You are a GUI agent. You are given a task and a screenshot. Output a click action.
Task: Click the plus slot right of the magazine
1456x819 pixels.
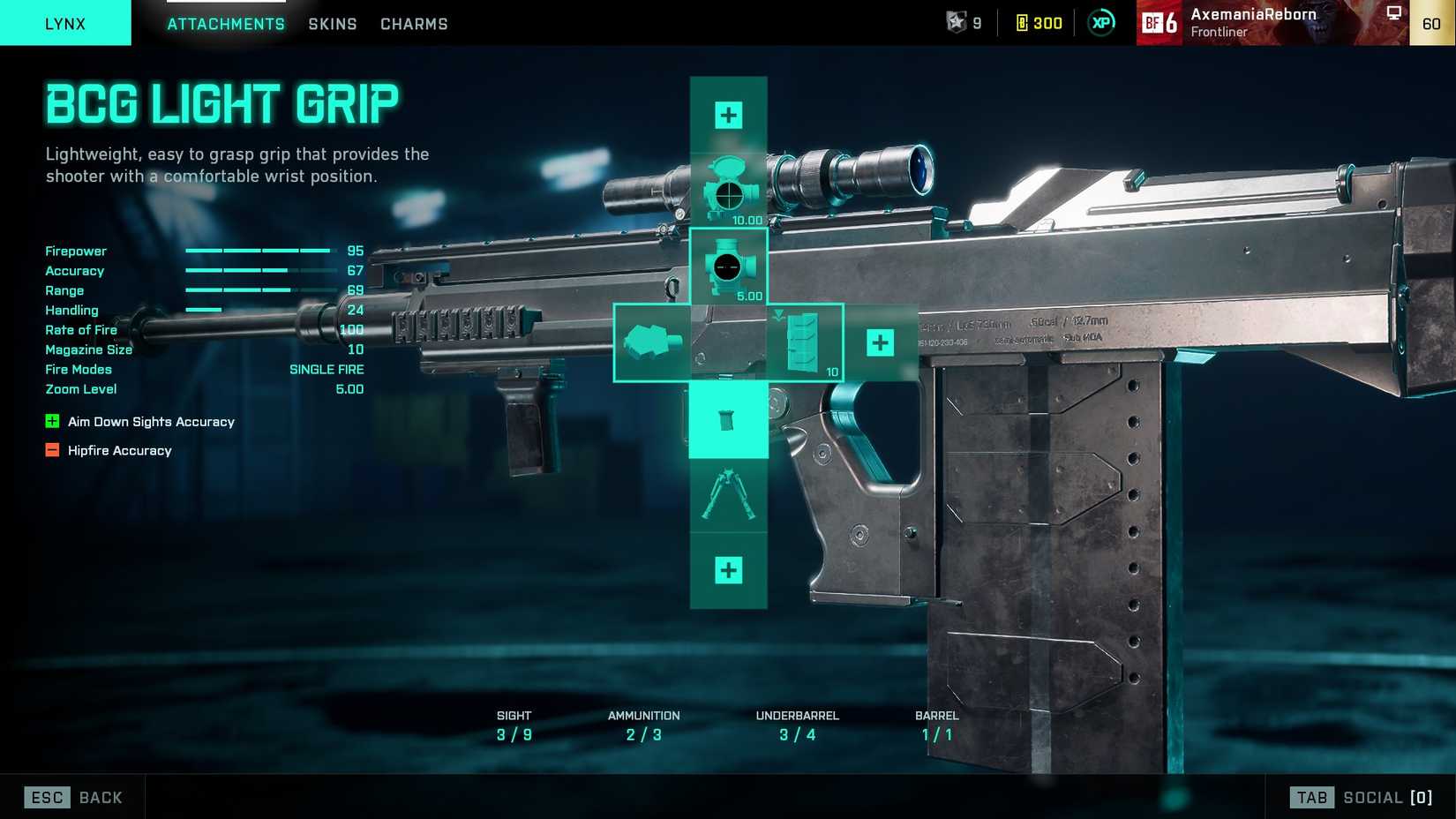tap(879, 342)
